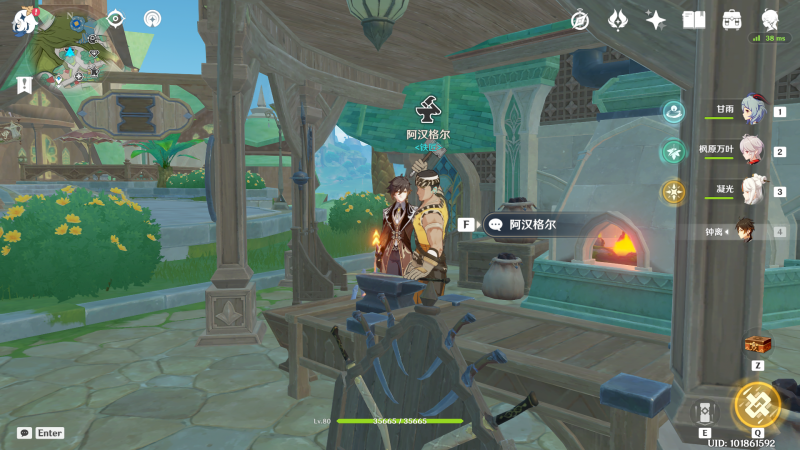Open the Paimon menu

pyautogui.click(x=22, y=19)
